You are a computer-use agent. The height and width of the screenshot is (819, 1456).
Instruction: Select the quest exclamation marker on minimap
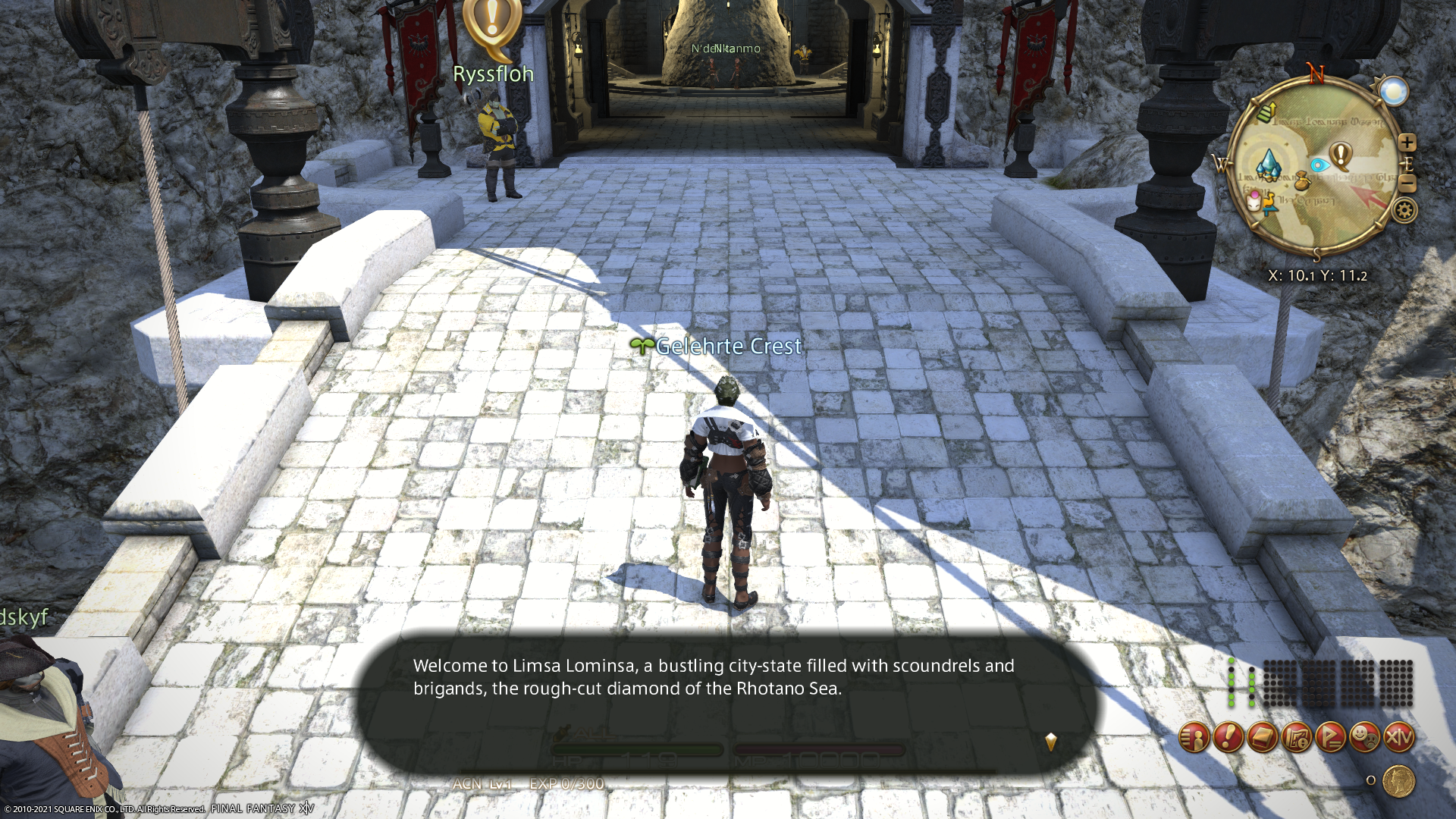point(1341,156)
